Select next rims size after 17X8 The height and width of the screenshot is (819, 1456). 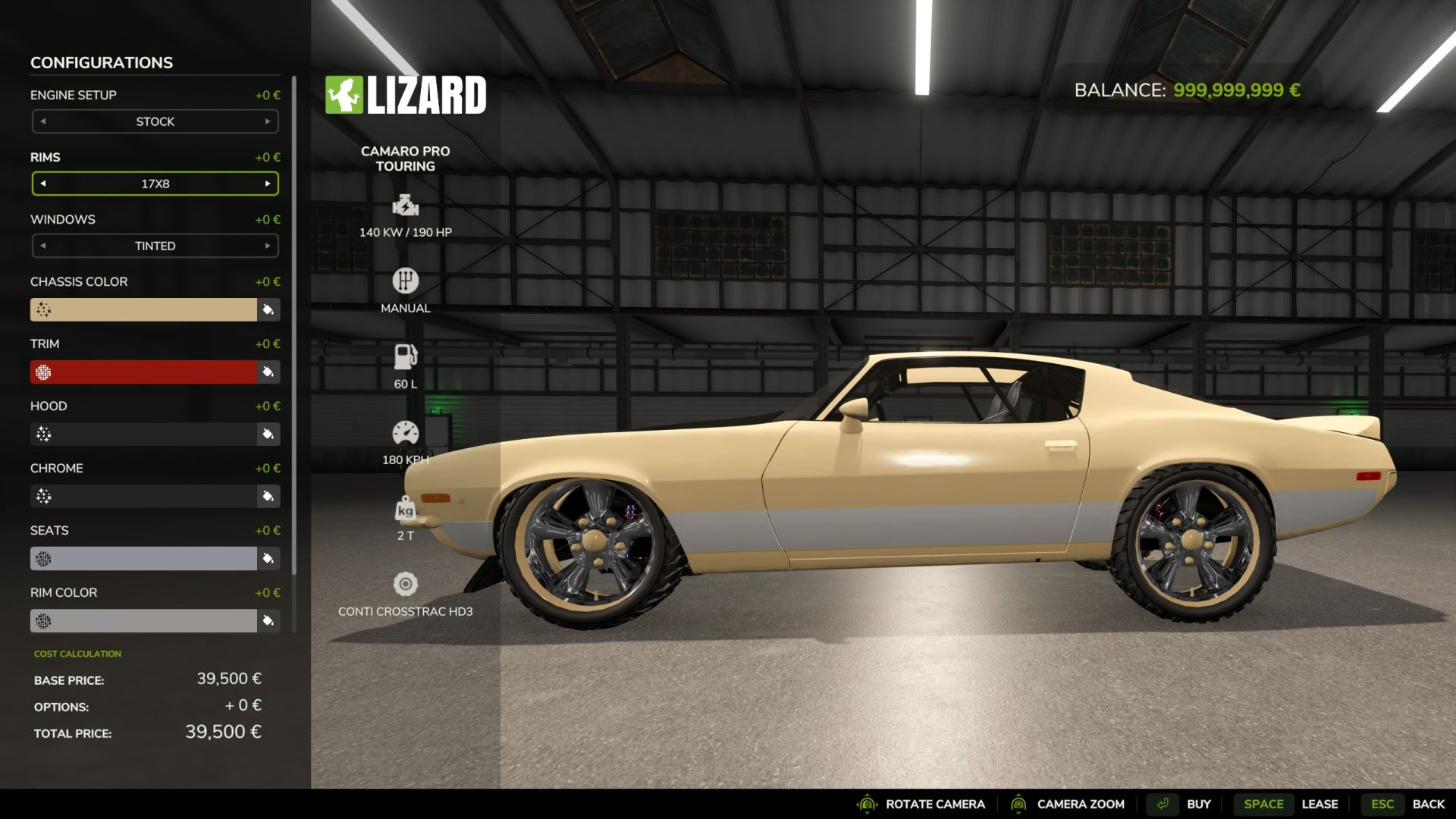(x=268, y=184)
